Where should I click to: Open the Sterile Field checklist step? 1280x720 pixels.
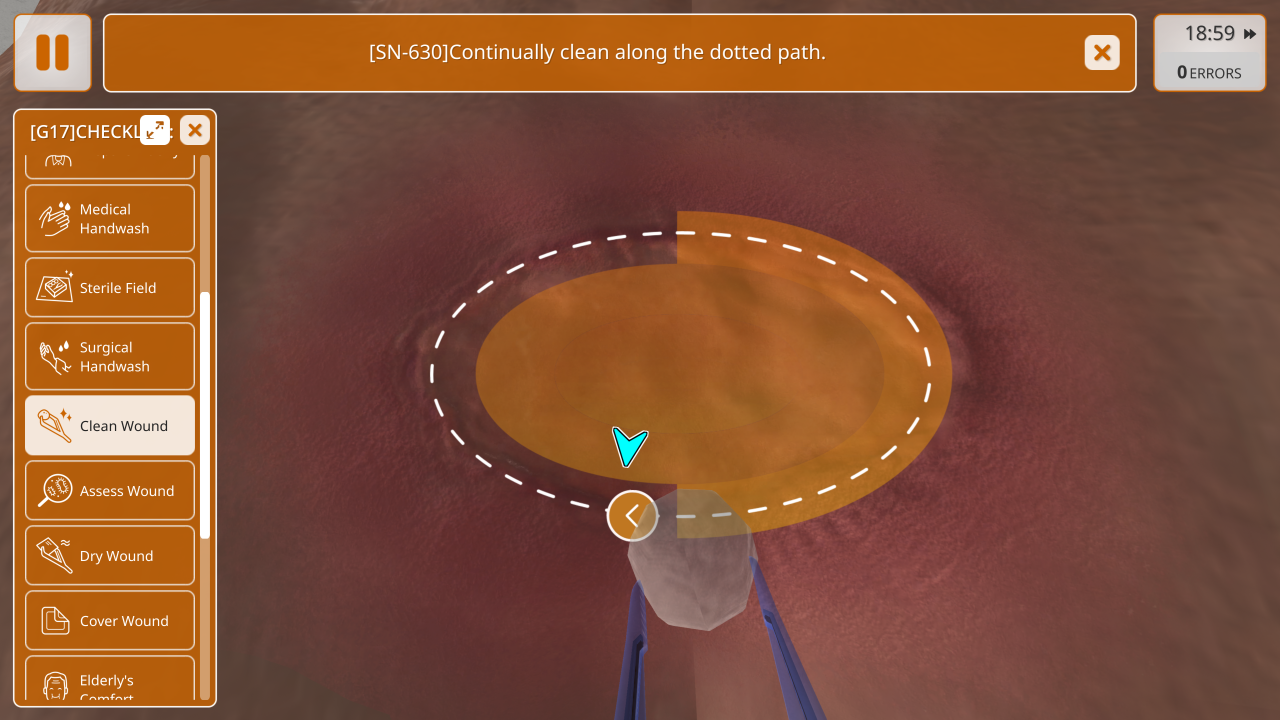pos(110,288)
